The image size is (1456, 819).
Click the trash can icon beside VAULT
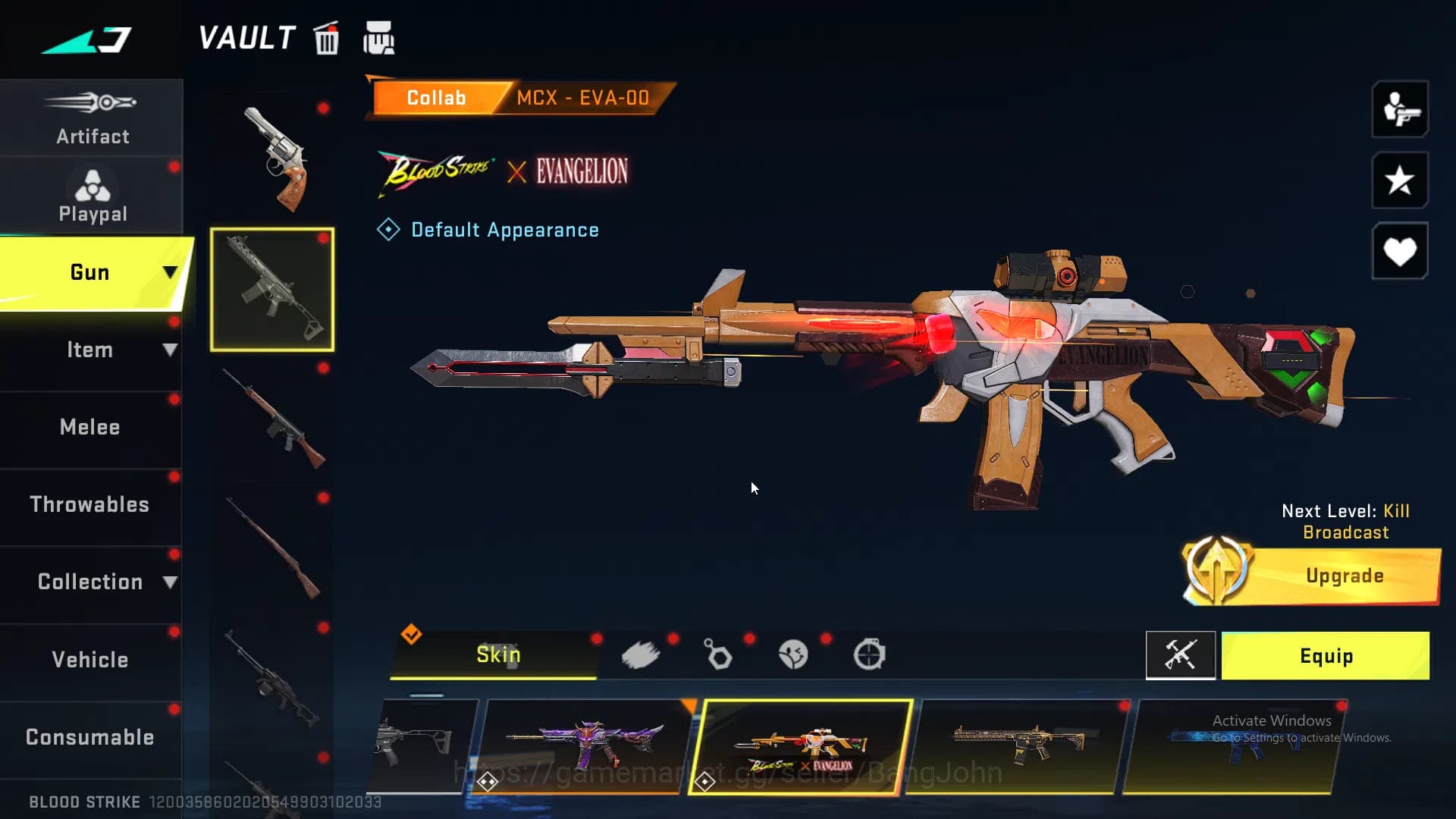pyautogui.click(x=327, y=39)
